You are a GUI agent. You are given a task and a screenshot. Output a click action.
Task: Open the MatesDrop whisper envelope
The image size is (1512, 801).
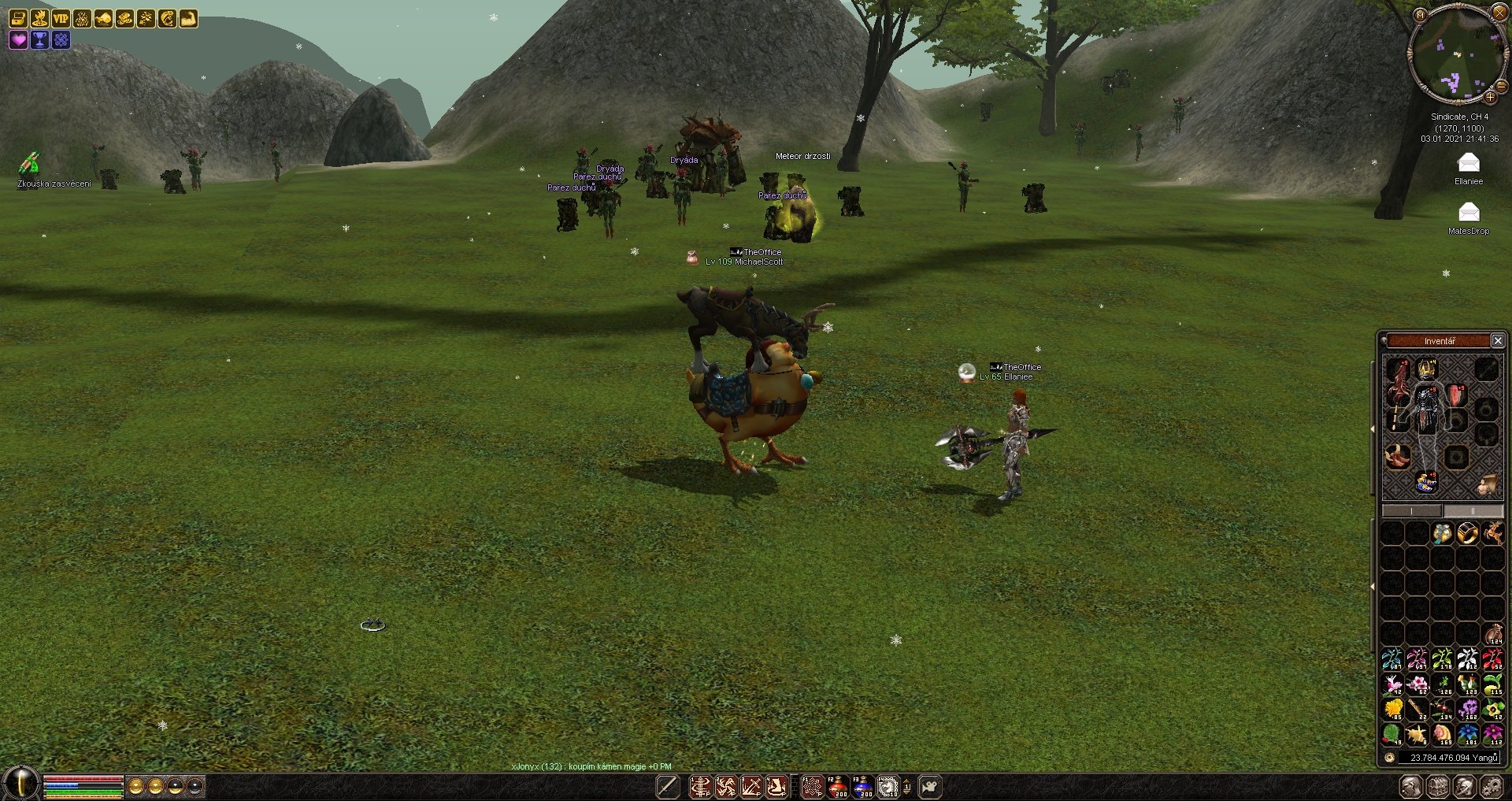[1469, 213]
